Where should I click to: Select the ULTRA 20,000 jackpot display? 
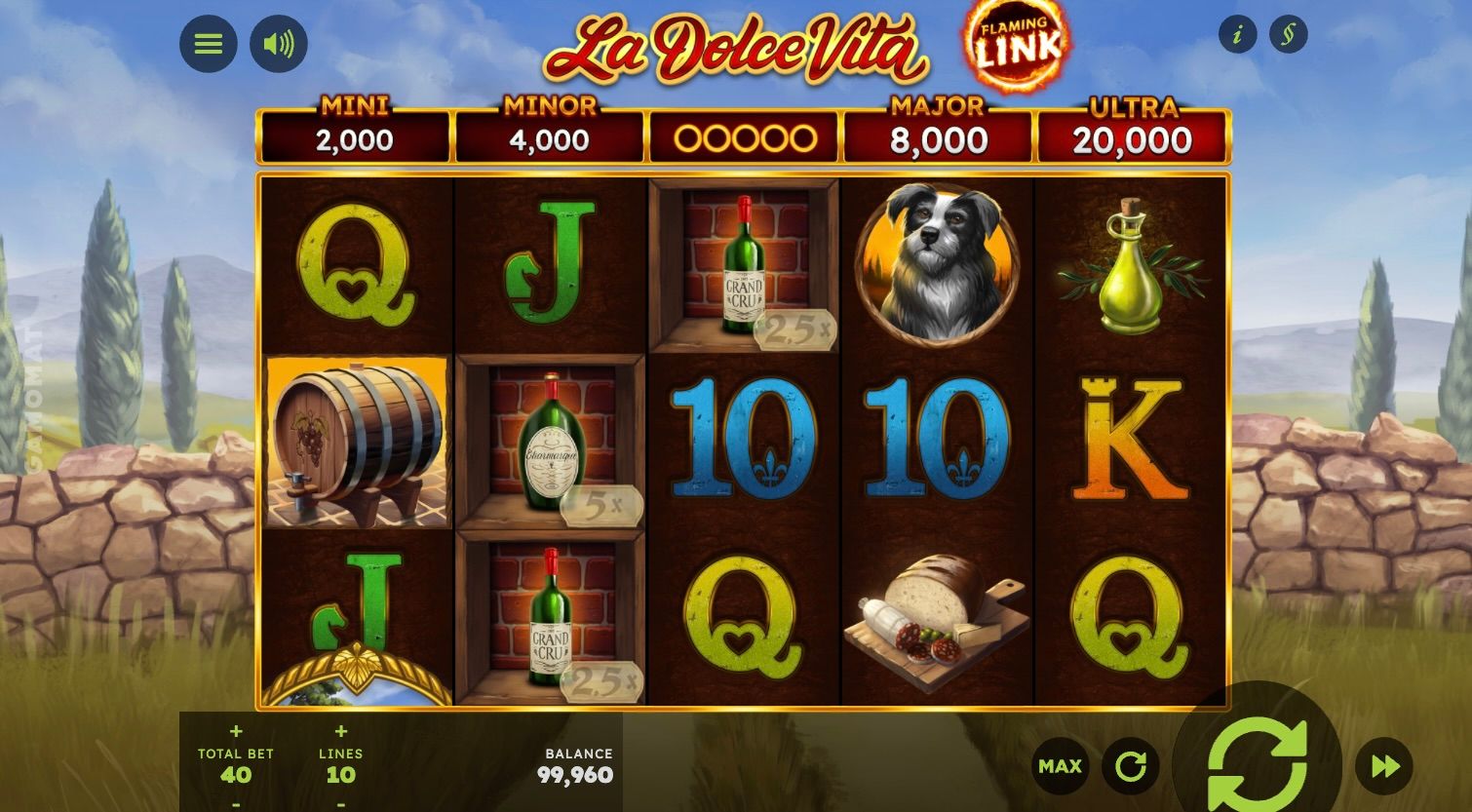1133,130
